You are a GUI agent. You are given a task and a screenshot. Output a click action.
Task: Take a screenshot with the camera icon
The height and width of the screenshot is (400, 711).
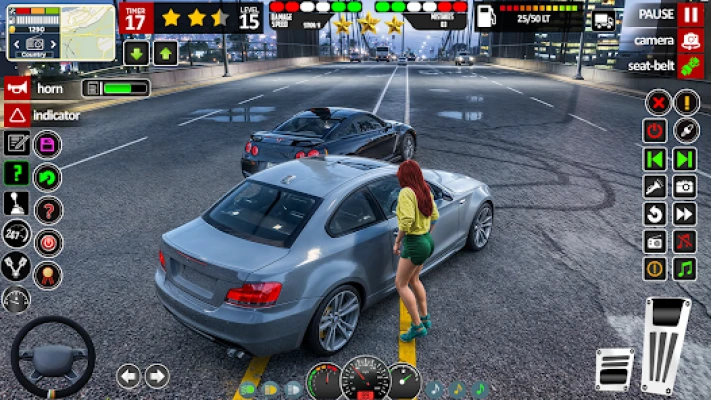685,186
